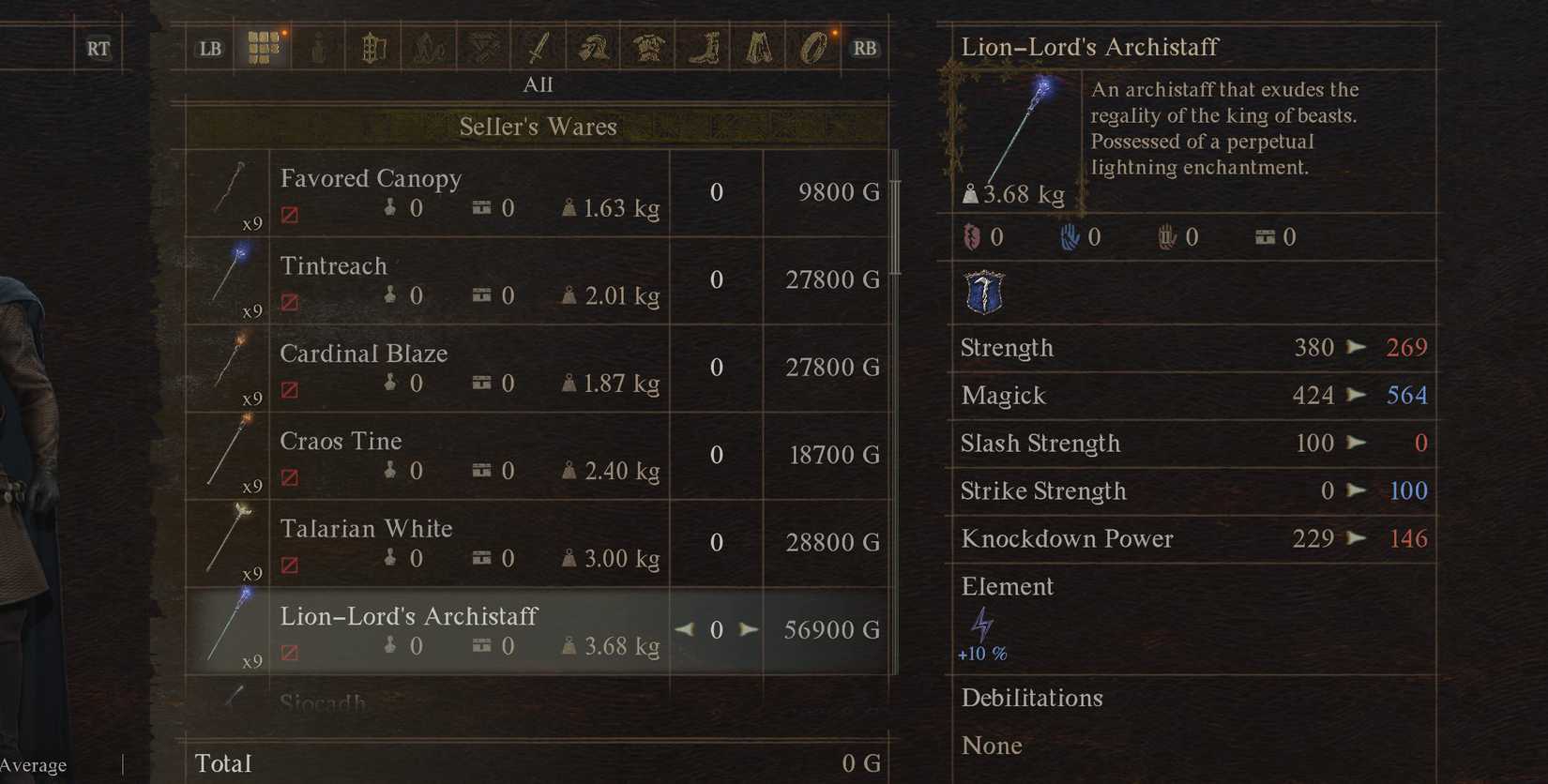The width and height of the screenshot is (1548, 784).
Task: Select the cloak category icon
Action: click(759, 47)
